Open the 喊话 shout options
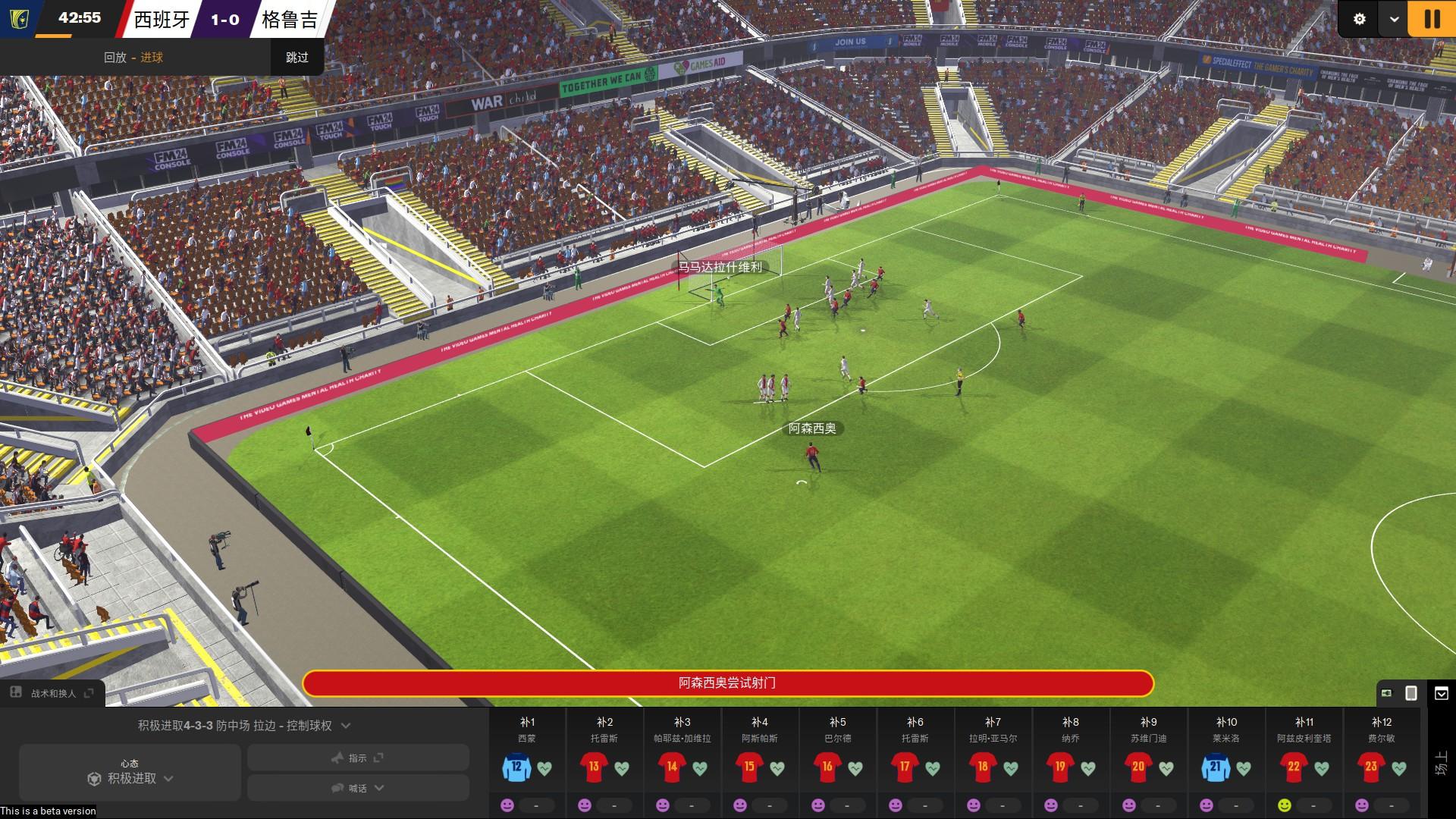The image size is (1456, 819). tap(358, 788)
